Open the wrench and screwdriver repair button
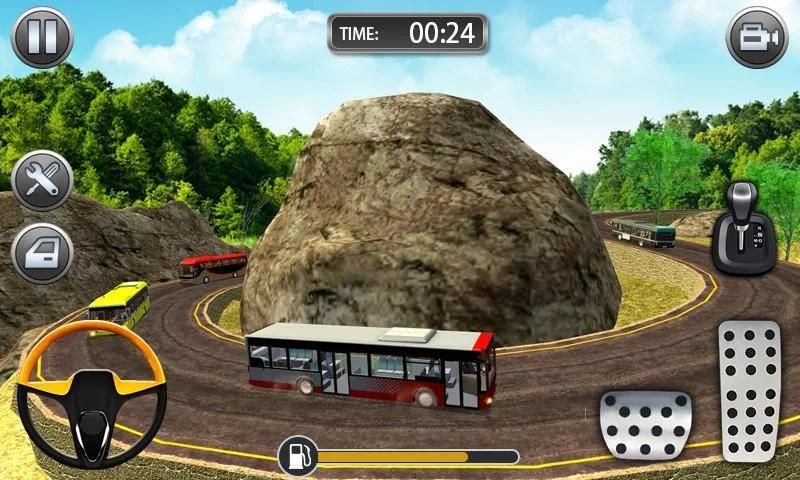The width and height of the screenshot is (800, 480). pyautogui.click(x=42, y=181)
